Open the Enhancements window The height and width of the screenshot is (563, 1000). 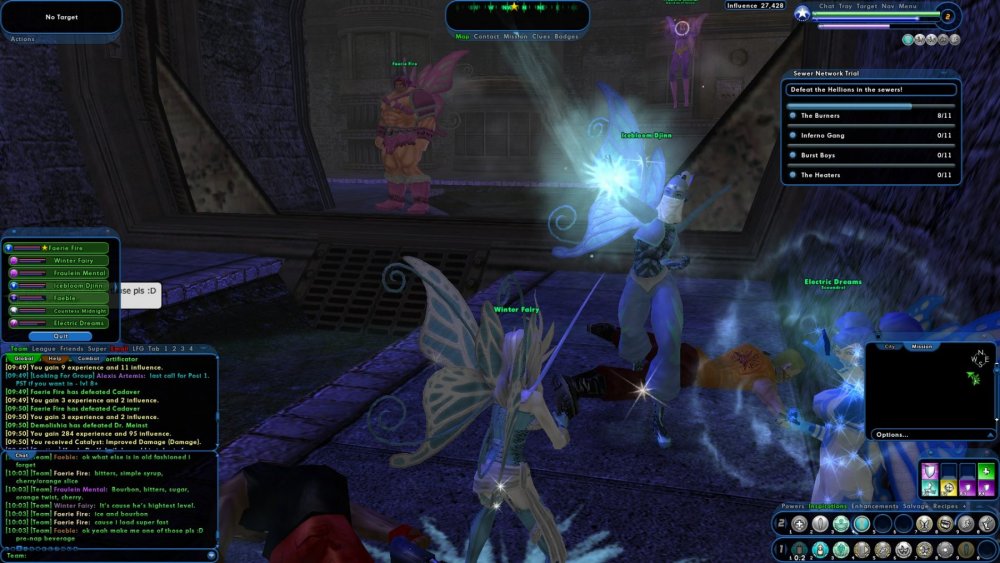(876, 506)
